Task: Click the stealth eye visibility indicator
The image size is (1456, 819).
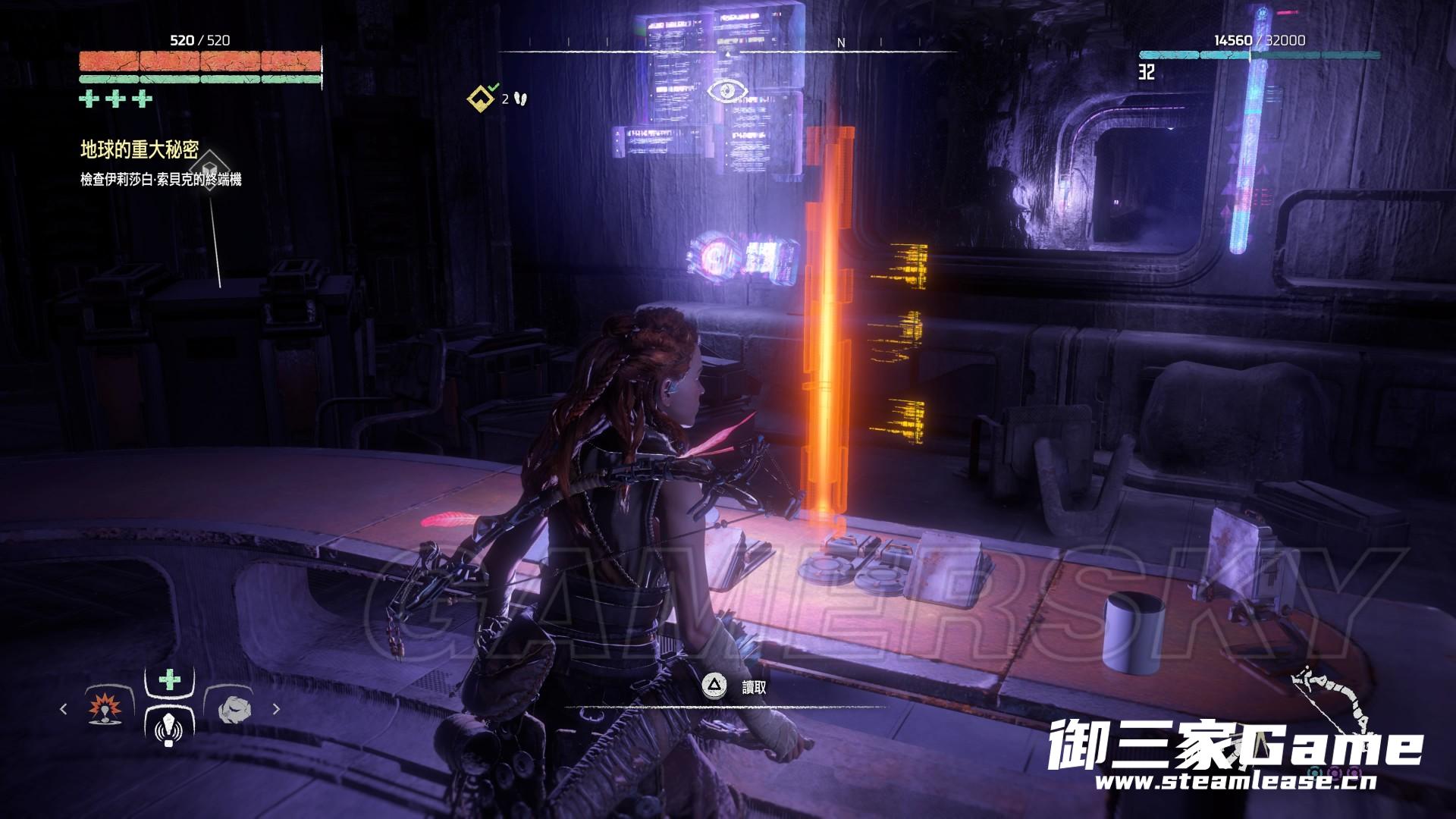Action: point(727,91)
